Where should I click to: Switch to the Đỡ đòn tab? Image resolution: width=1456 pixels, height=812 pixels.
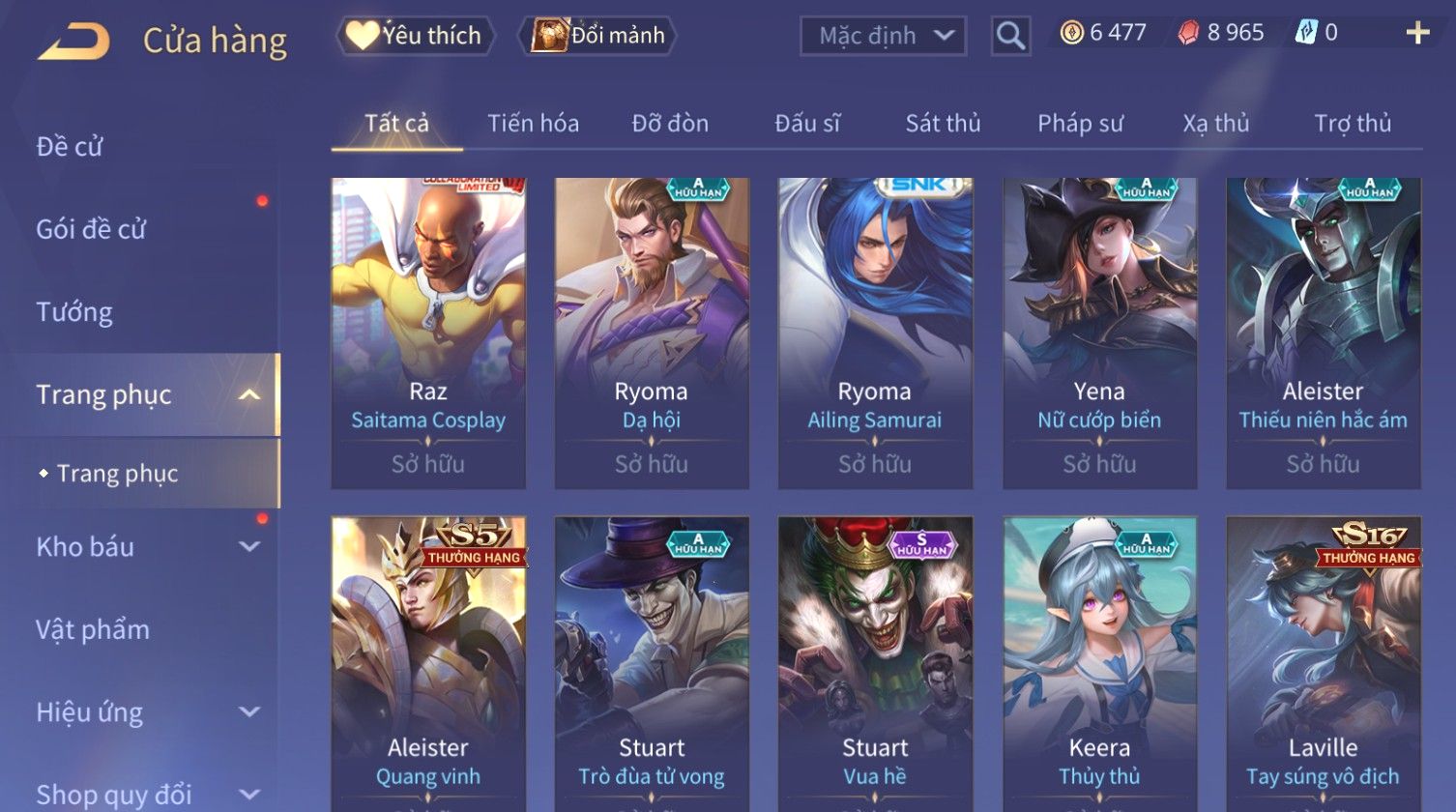click(x=670, y=124)
